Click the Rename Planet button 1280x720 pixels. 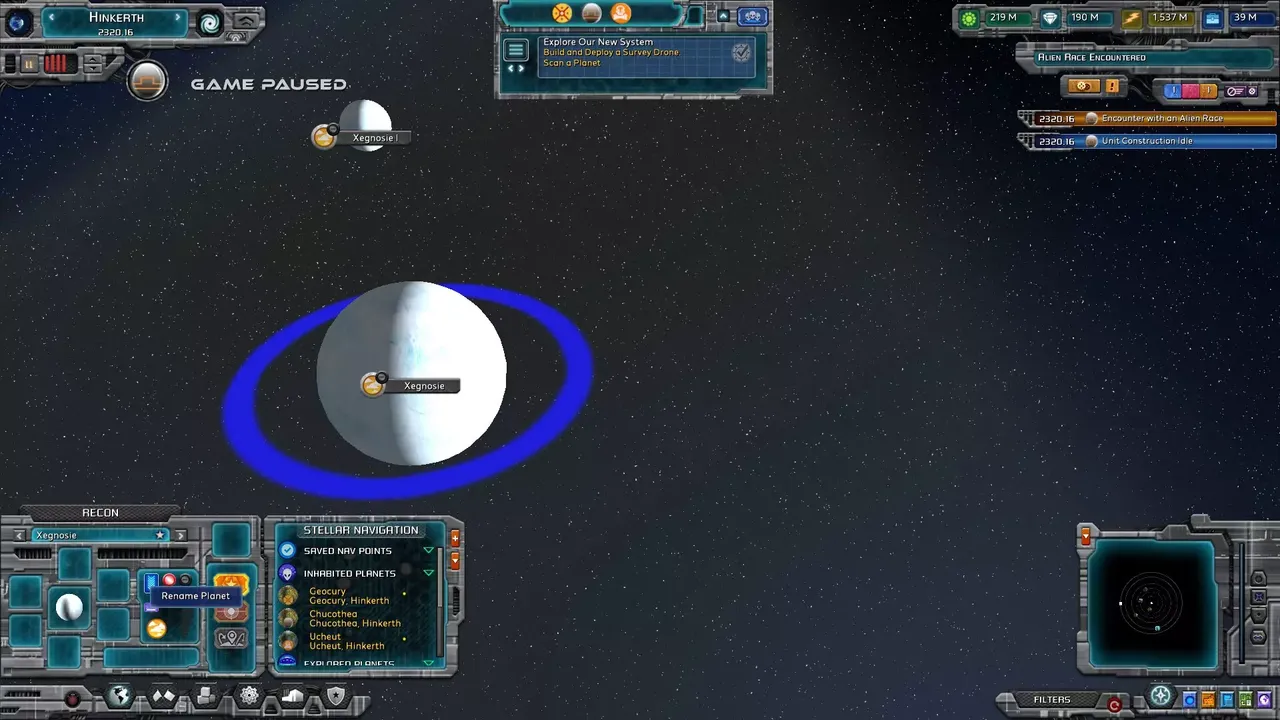pyautogui.click(x=196, y=596)
